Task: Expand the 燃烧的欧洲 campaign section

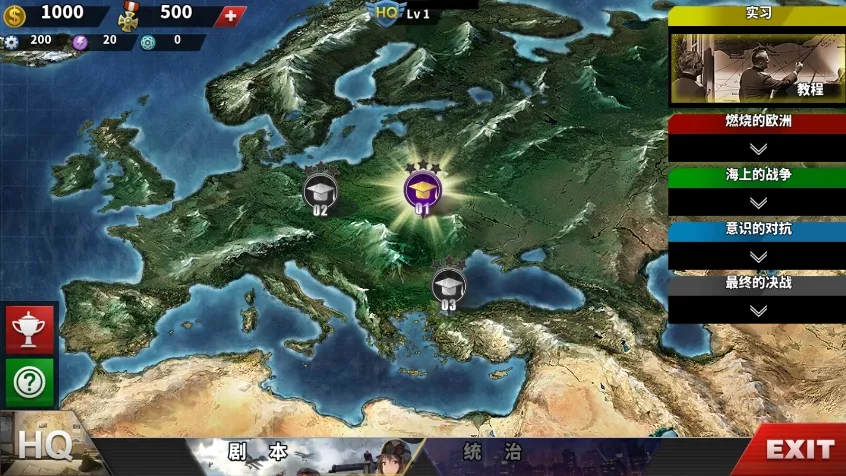Action: pos(758,147)
